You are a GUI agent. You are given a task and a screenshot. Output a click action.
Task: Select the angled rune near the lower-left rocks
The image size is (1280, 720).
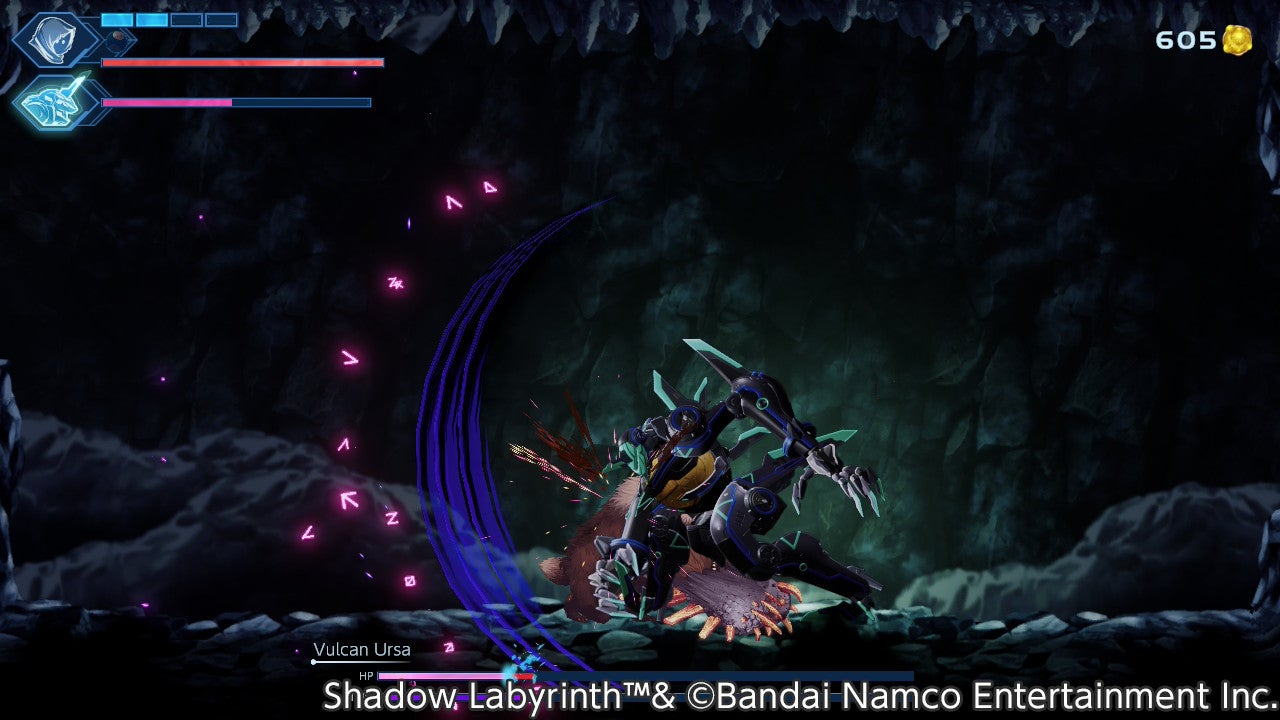(x=310, y=532)
